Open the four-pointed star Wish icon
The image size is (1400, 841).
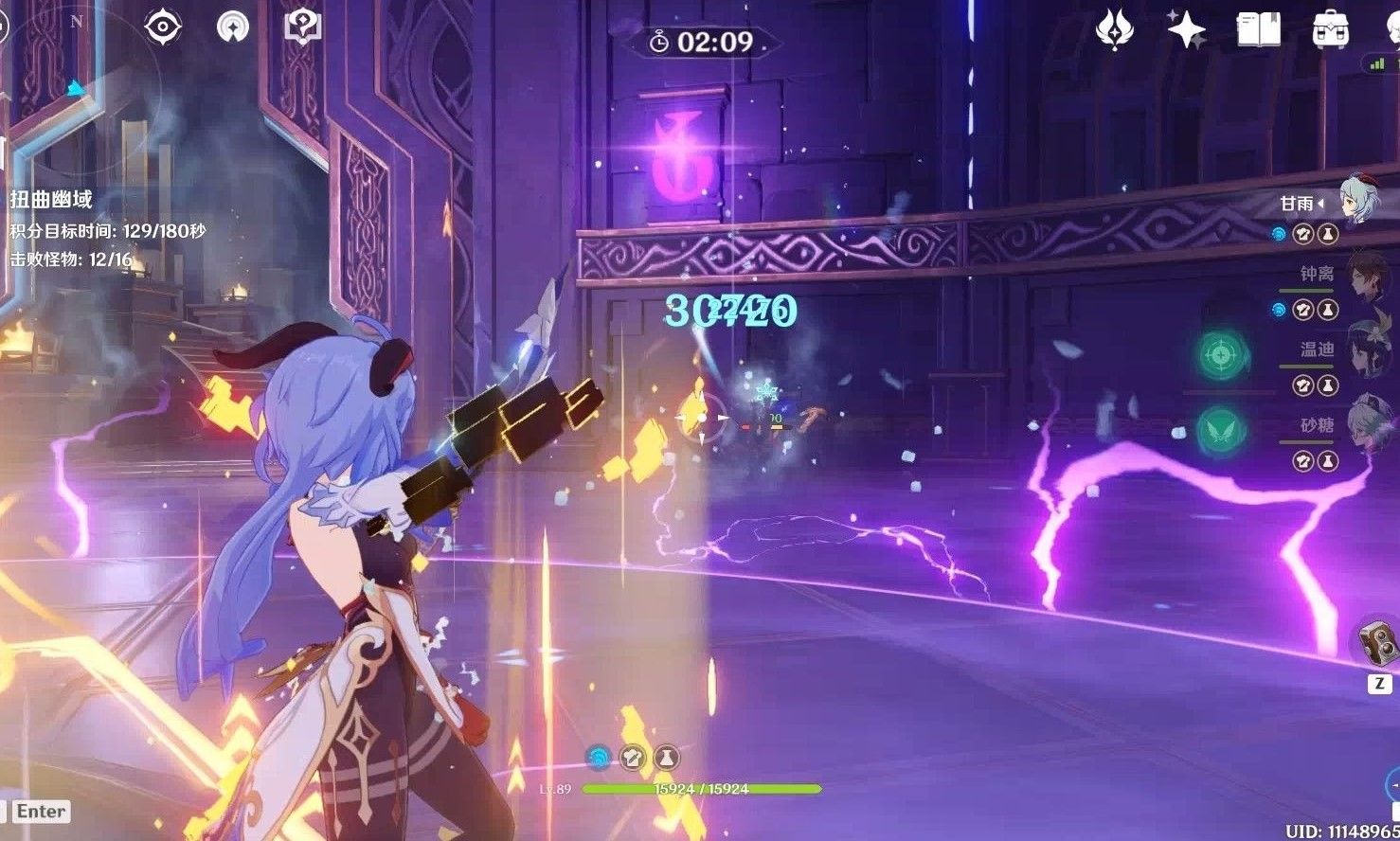point(1186,30)
